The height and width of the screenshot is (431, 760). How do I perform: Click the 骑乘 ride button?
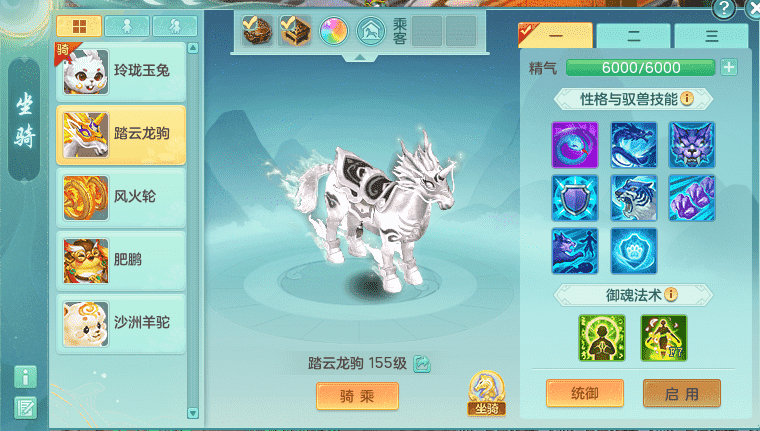coord(357,396)
